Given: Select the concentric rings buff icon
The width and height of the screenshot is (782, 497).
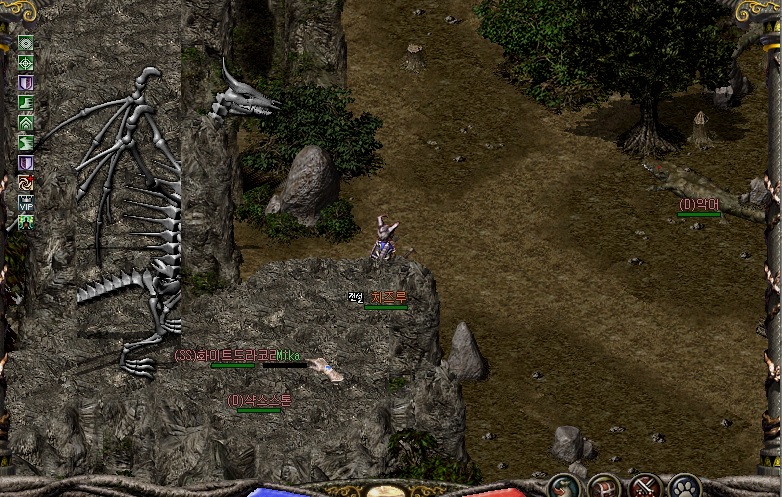Looking at the screenshot, I should tap(26, 43).
